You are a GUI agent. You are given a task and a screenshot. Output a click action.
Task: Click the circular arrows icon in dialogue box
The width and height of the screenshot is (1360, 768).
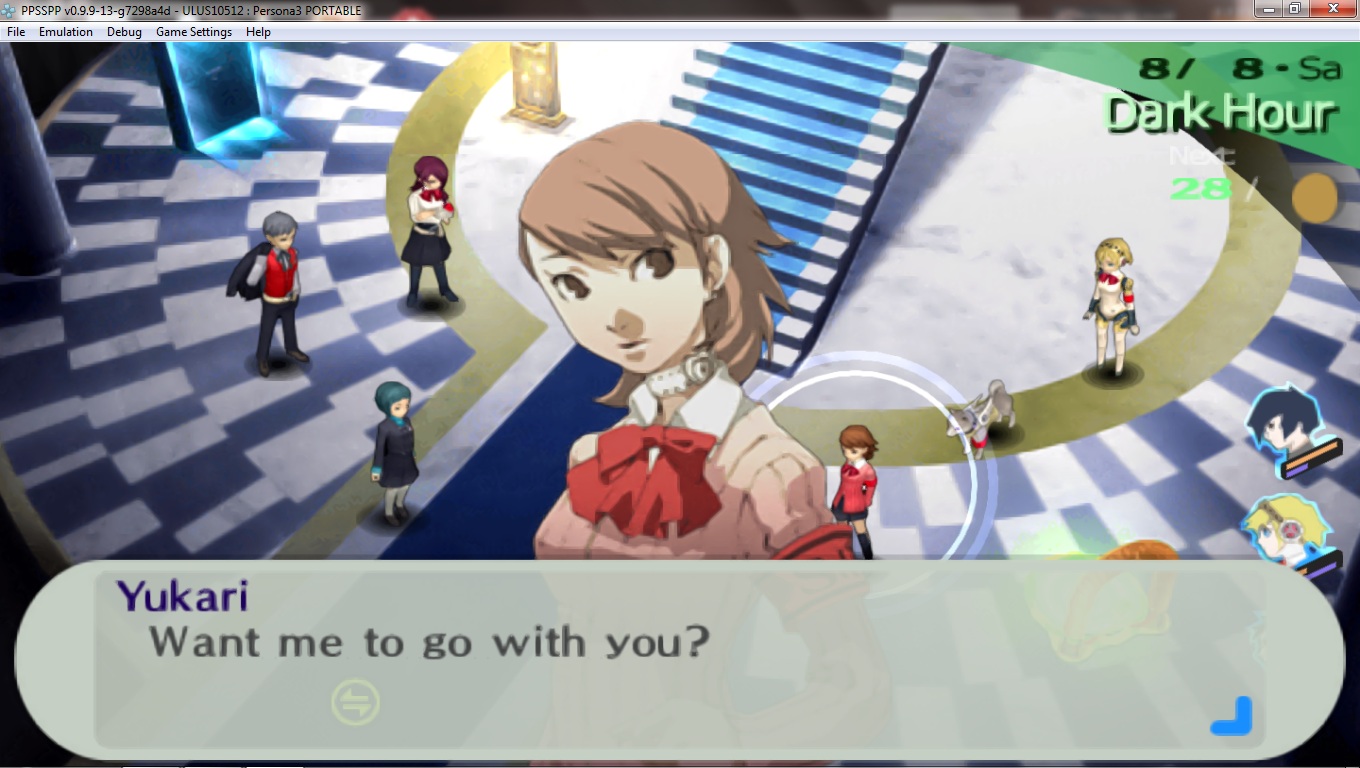click(356, 702)
